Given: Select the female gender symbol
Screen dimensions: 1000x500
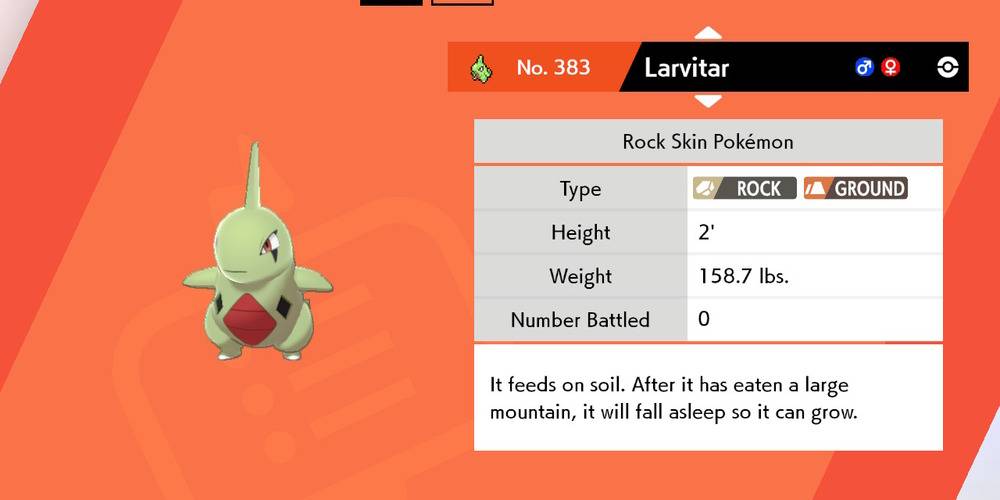Looking at the screenshot, I should click(x=890, y=67).
